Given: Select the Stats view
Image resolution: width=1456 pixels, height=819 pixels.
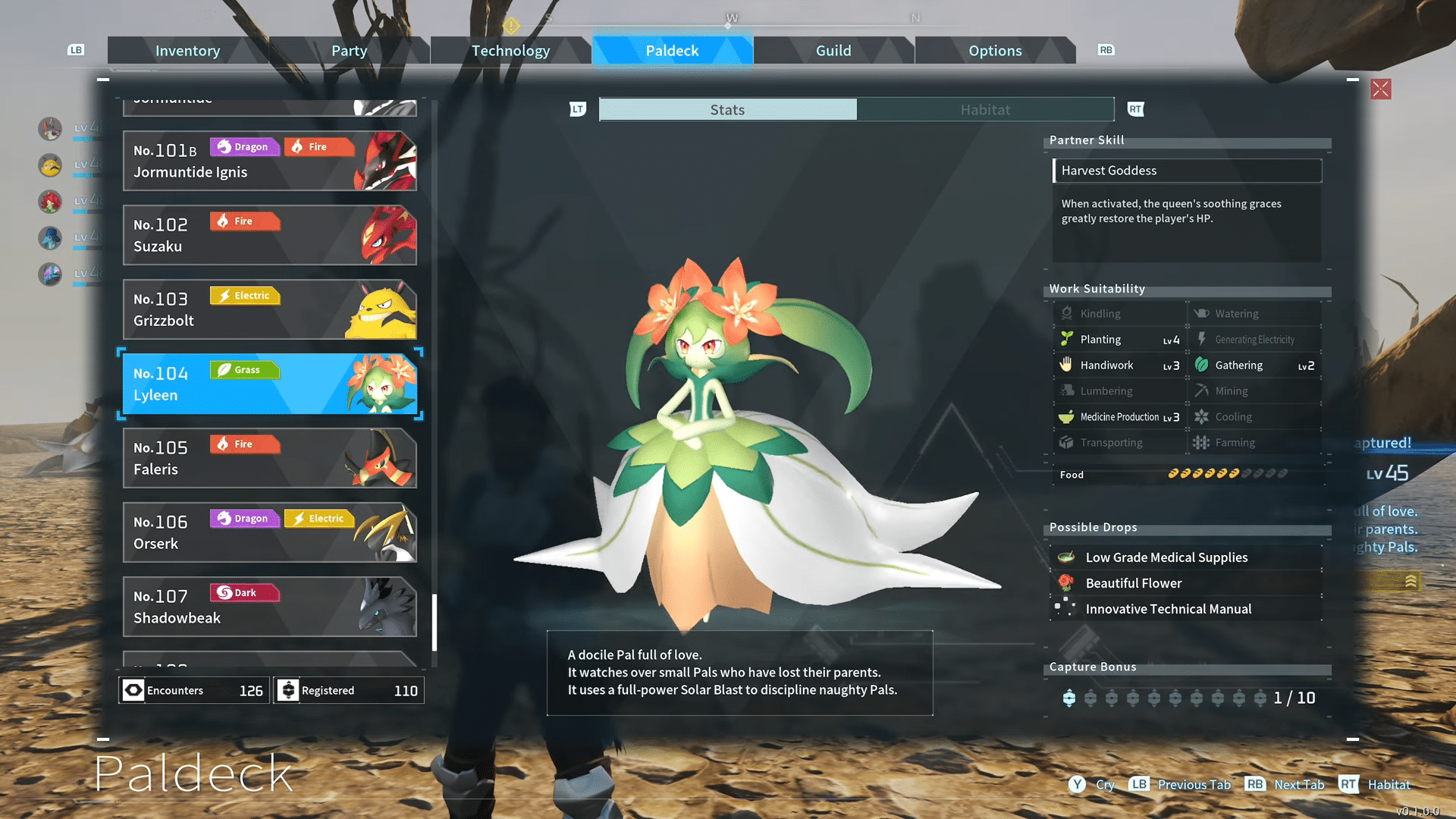Looking at the screenshot, I should pos(727,110).
